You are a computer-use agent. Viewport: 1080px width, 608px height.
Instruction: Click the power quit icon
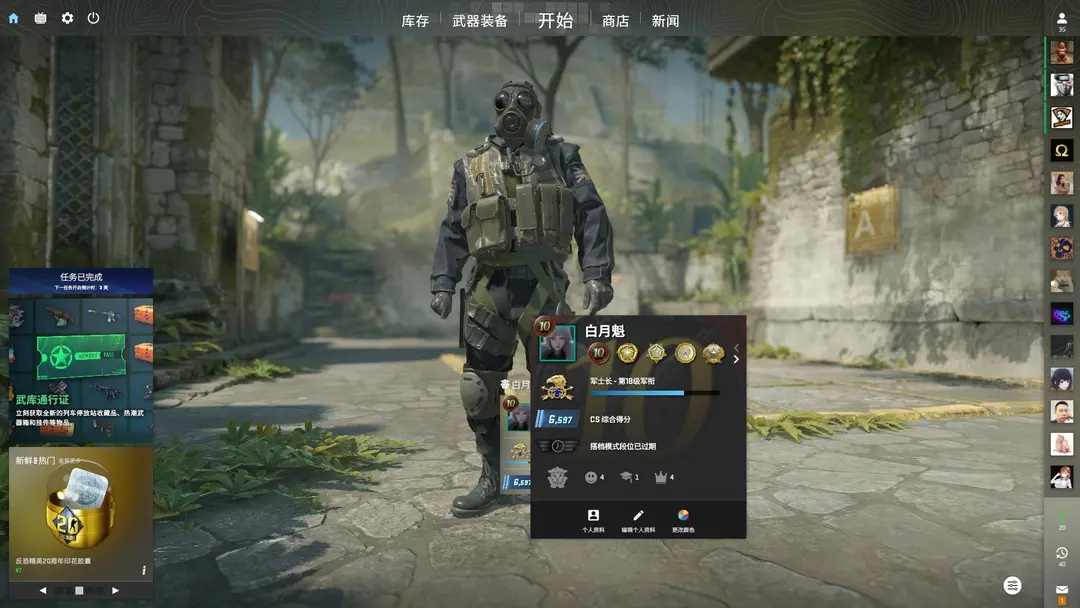tap(93, 18)
